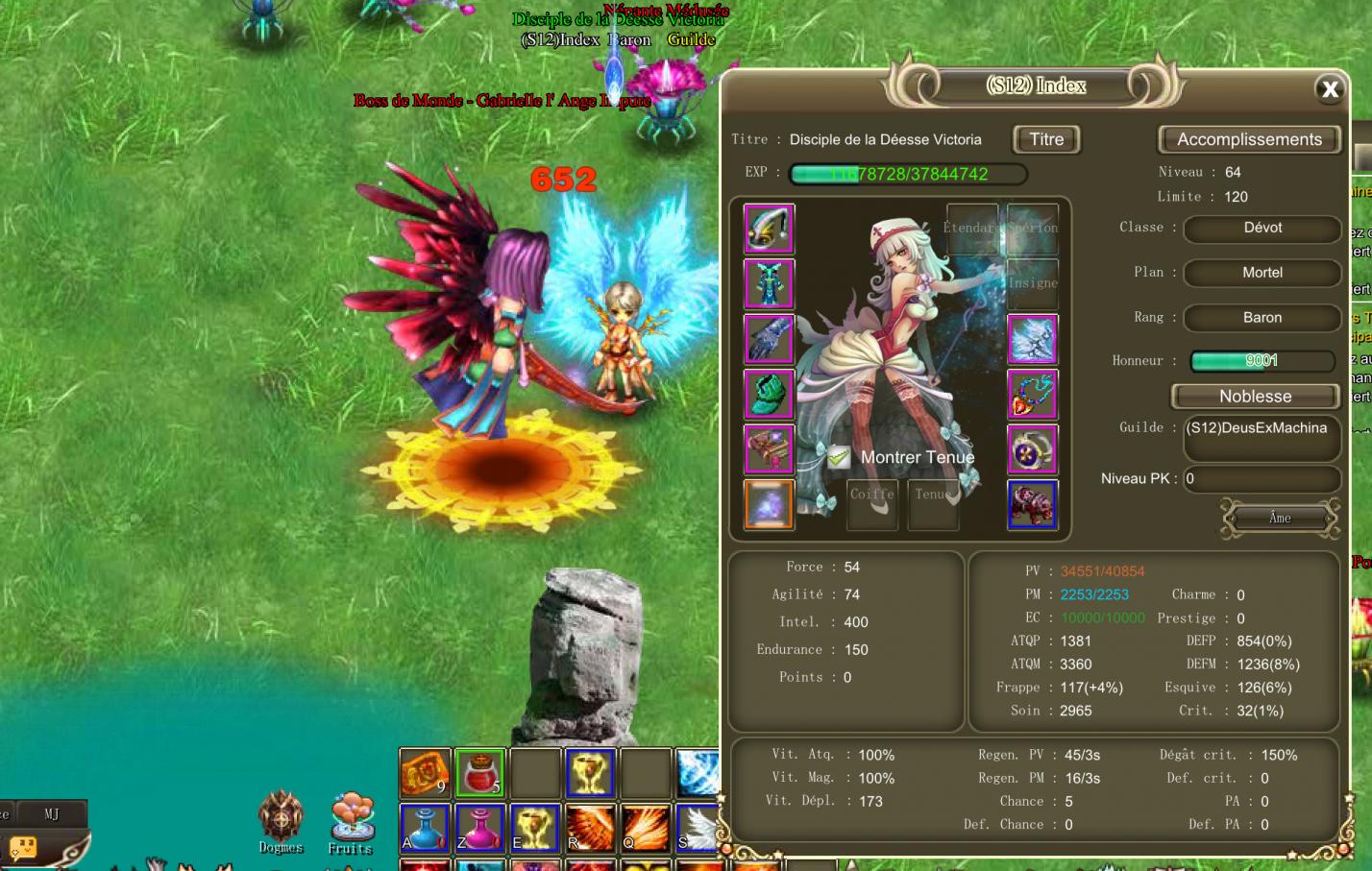Select the blue gauntlet equipment slot
This screenshot has width=1372, height=871.
click(x=769, y=339)
